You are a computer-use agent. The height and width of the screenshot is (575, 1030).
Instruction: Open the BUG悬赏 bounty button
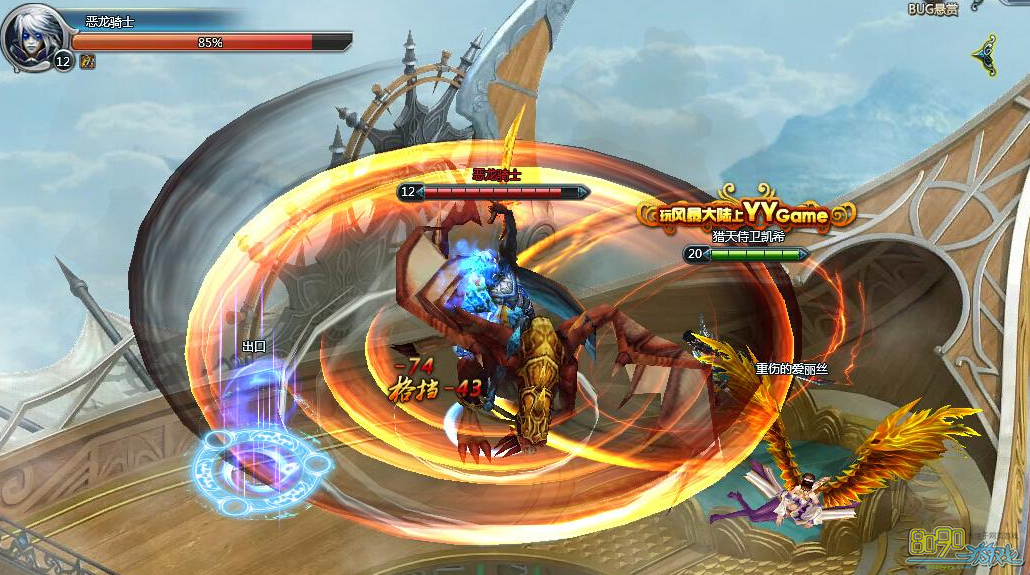[932, 9]
